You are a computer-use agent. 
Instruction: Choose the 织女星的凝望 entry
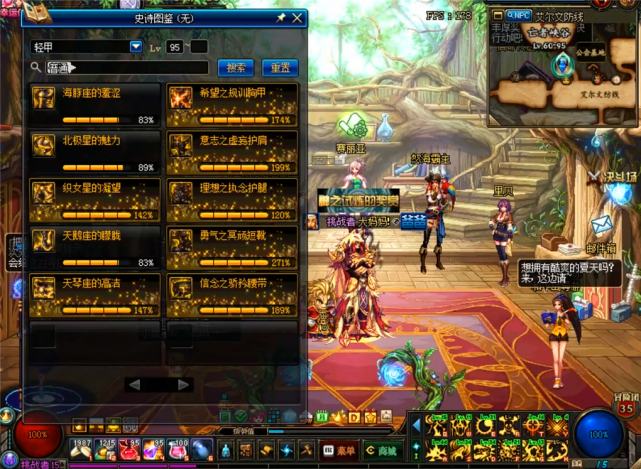(95, 201)
